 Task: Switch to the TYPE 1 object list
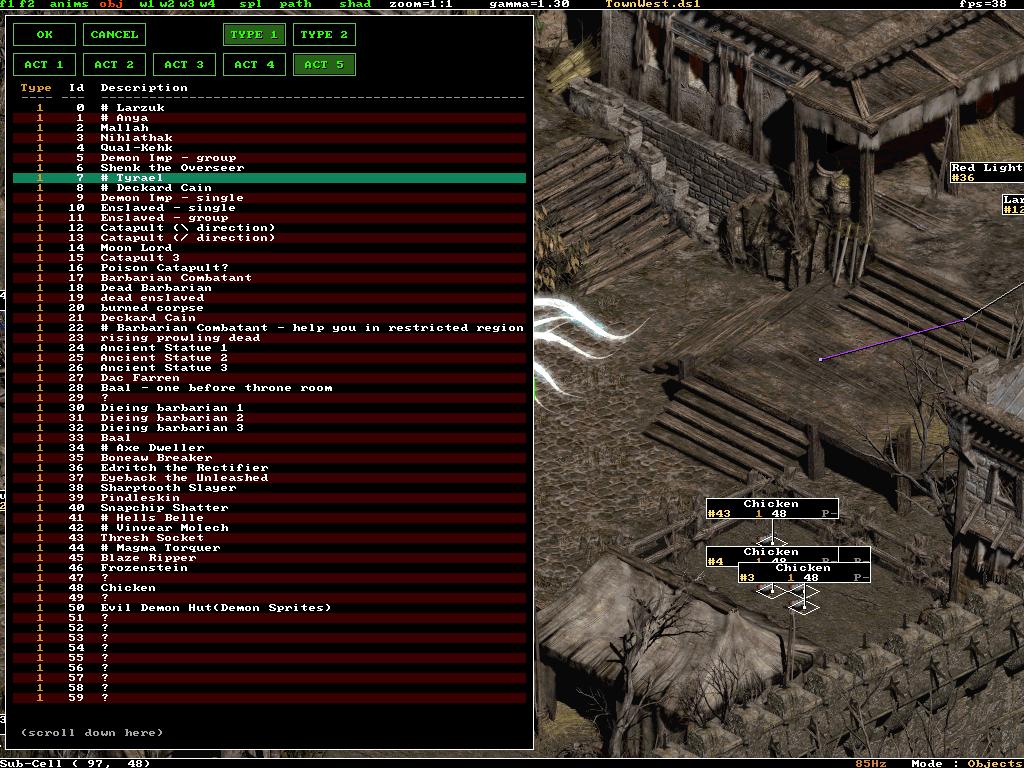[x=254, y=35]
